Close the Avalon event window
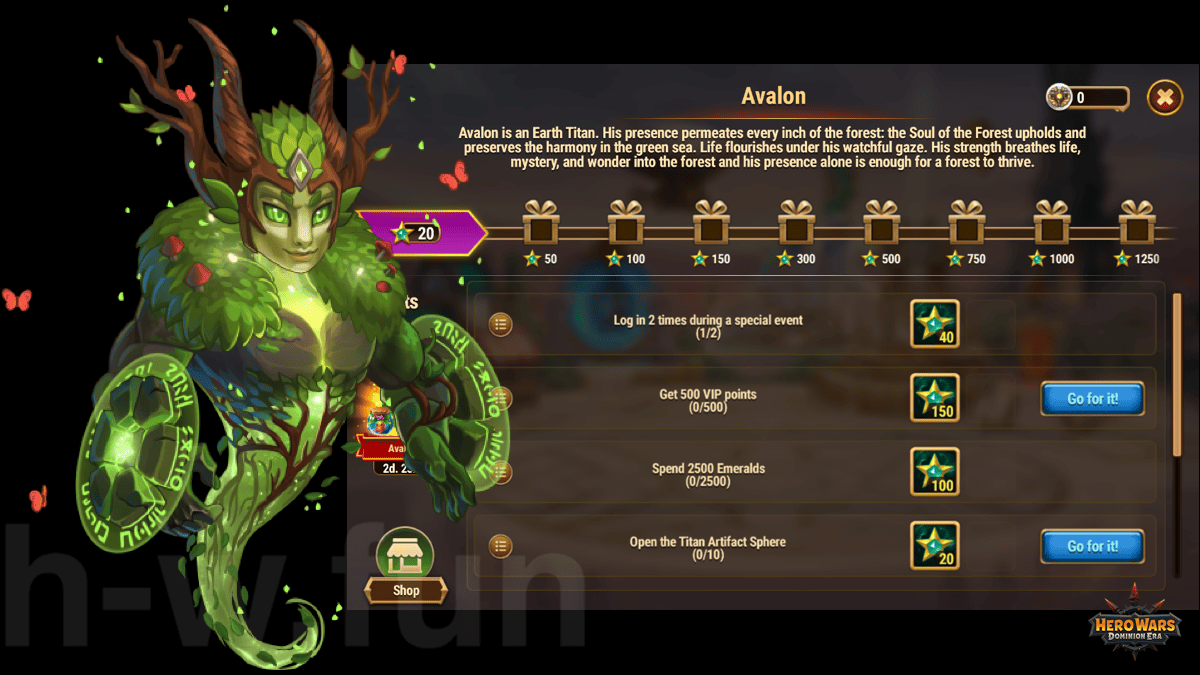Screen dimensions: 1200x675 click(1164, 97)
